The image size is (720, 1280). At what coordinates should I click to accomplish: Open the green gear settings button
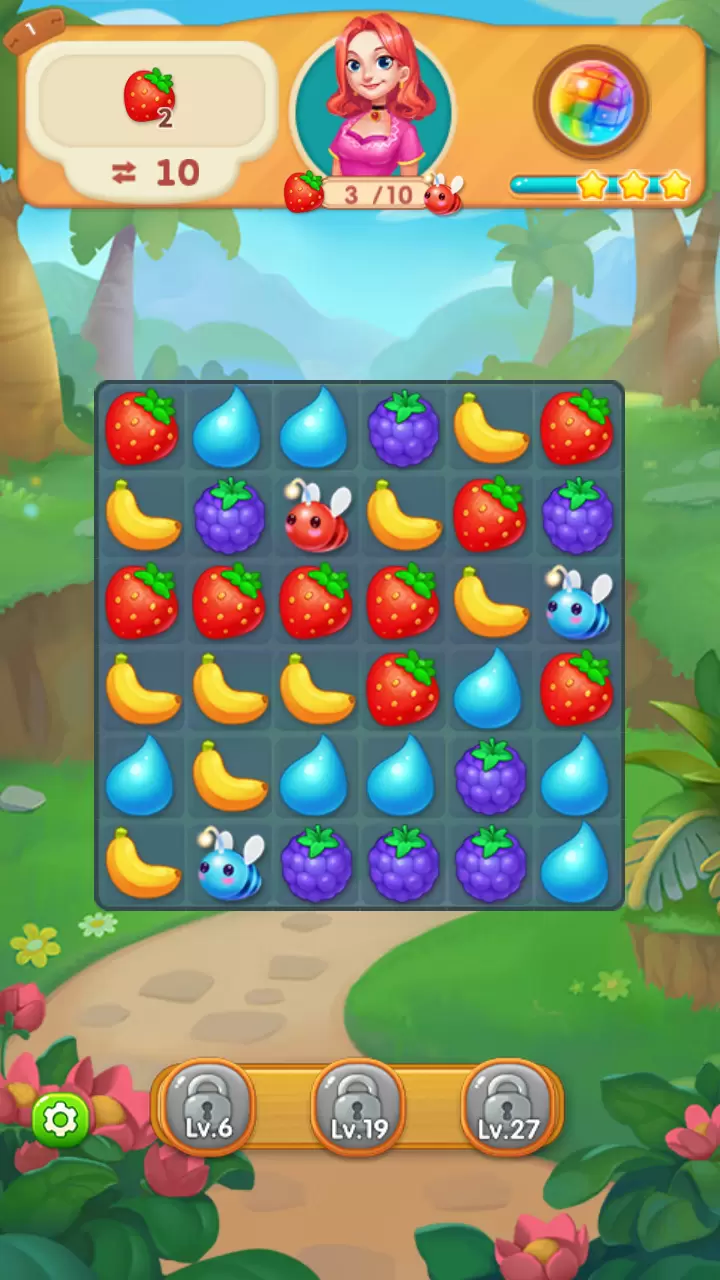tap(61, 1120)
